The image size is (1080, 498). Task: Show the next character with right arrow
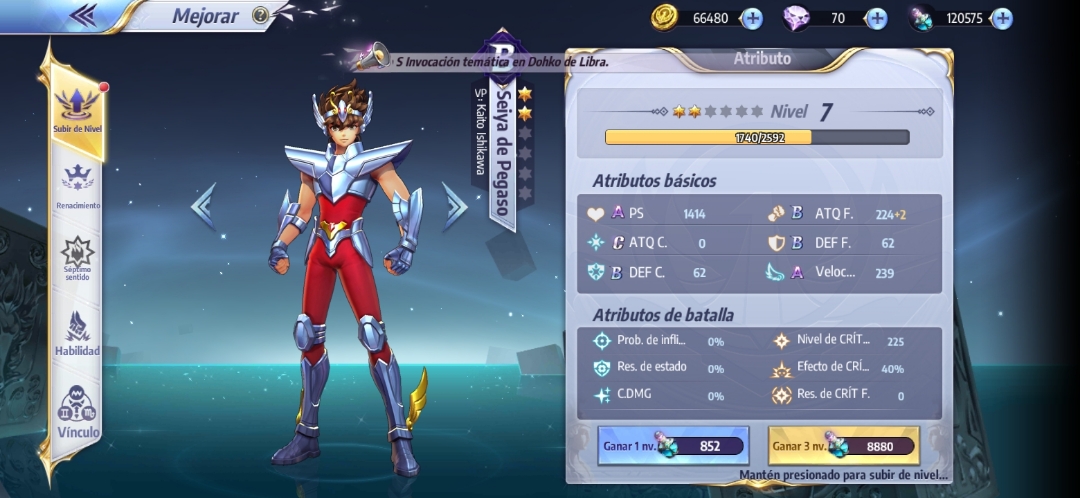(455, 205)
